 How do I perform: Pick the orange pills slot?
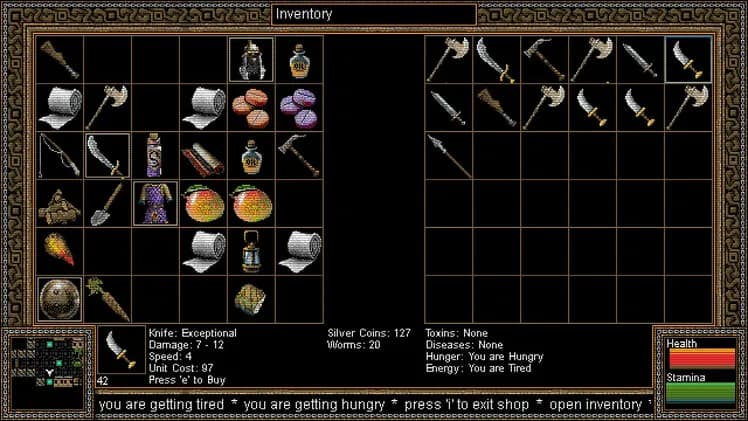251,107
